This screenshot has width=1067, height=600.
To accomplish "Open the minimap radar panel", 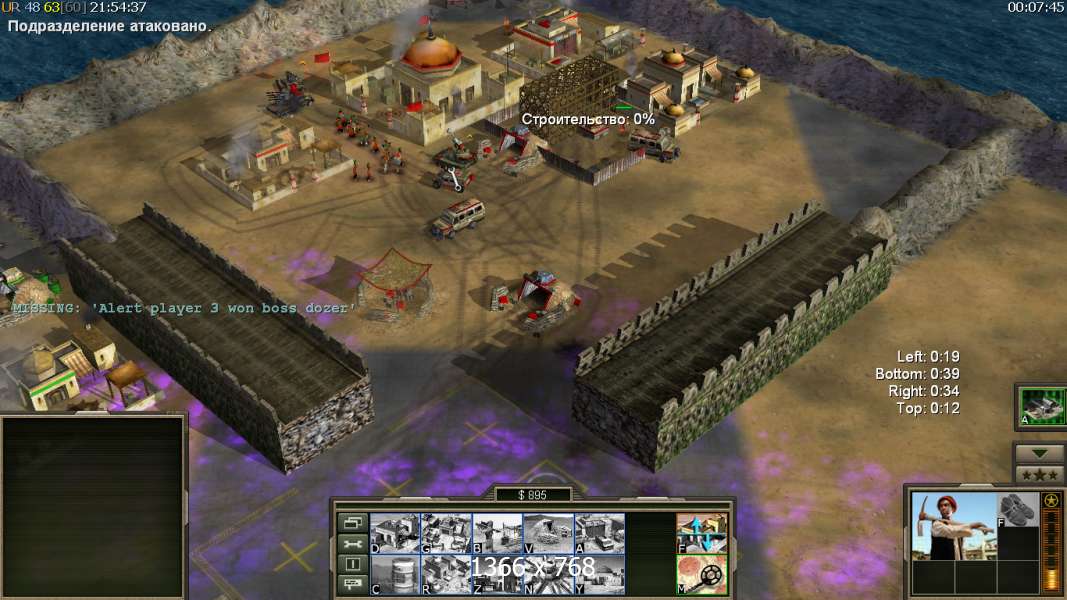I will pyautogui.click(x=93, y=506).
